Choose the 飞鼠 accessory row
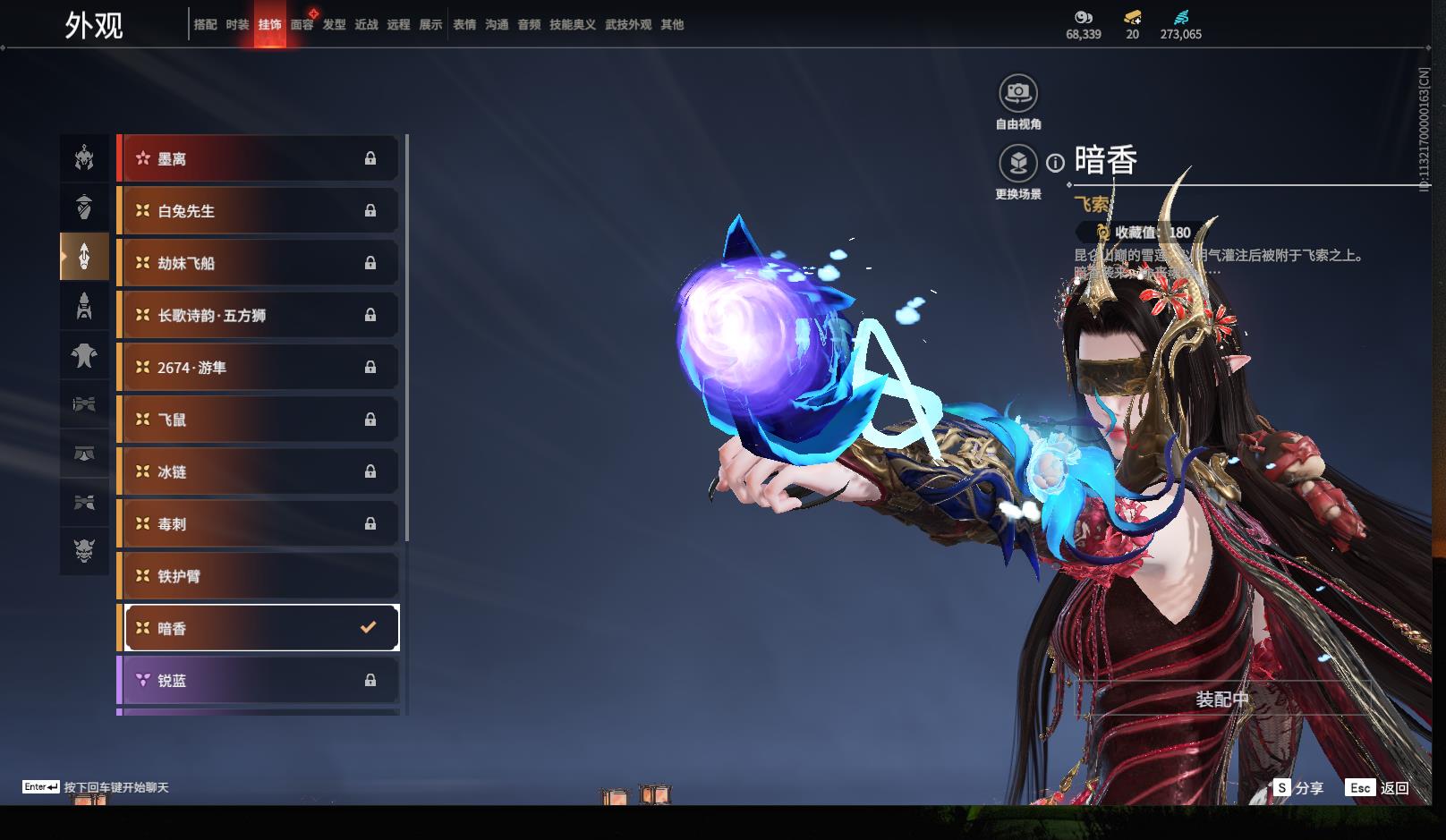This screenshot has height=840, width=1446. coord(258,420)
